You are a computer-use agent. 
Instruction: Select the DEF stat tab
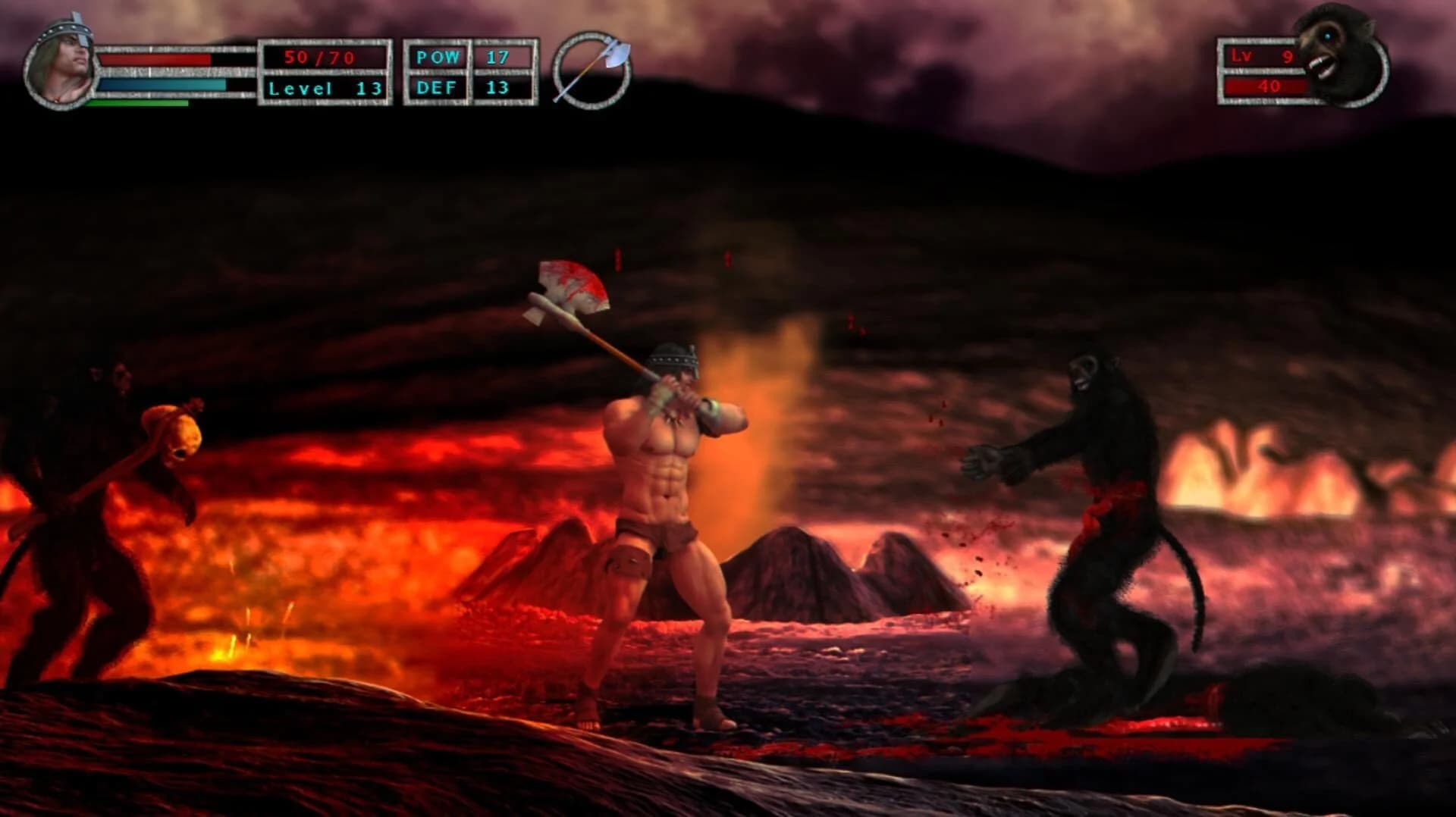(436, 87)
